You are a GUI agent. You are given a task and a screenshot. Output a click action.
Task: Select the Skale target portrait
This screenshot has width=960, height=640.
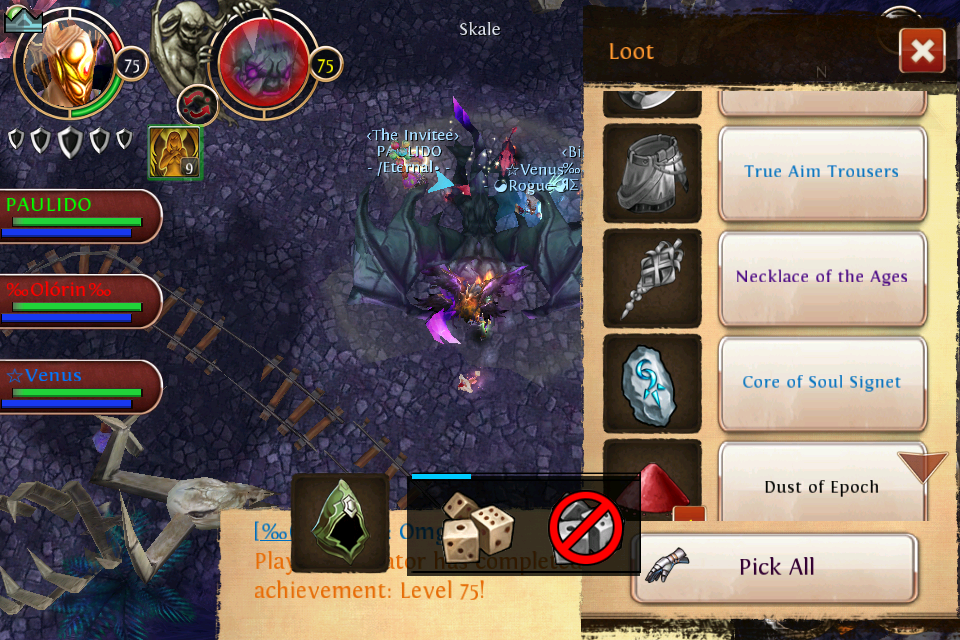(262, 62)
